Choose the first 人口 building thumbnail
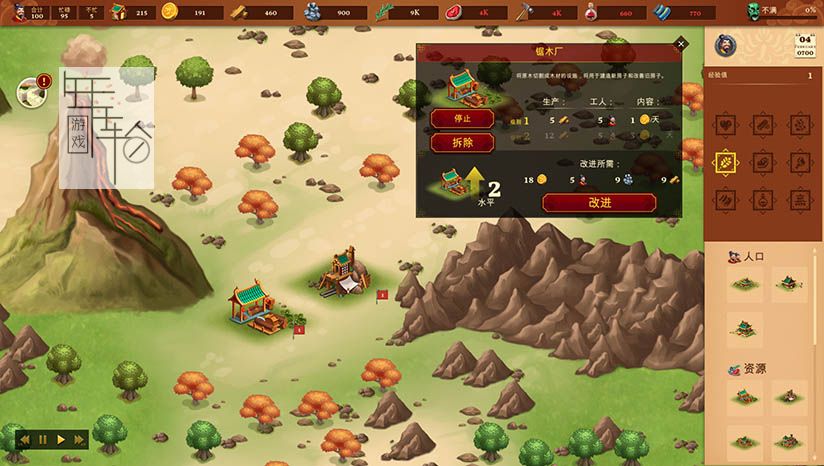This screenshot has height=466, width=824. (x=742, y=285)
